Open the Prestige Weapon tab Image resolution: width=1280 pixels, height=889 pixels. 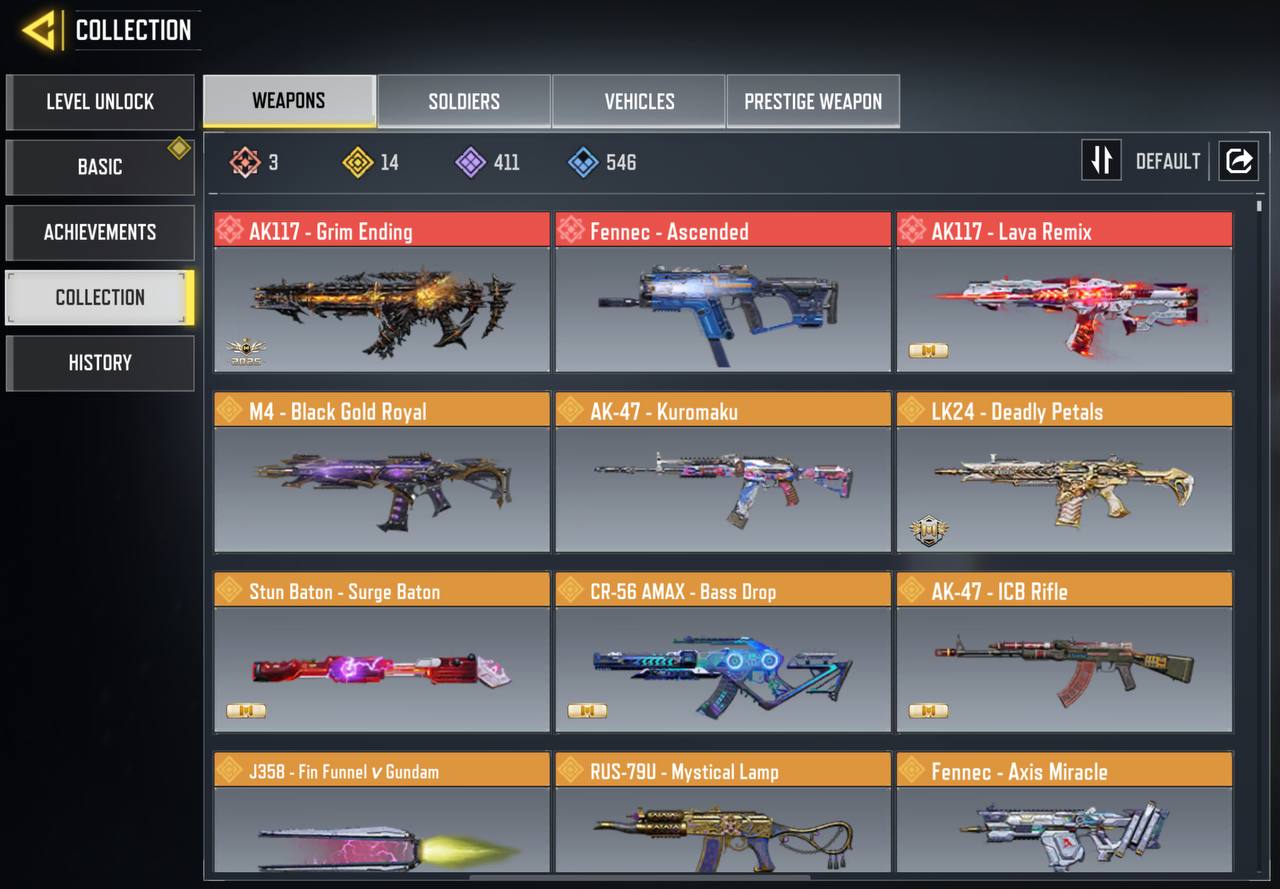(x=813, y=101)
